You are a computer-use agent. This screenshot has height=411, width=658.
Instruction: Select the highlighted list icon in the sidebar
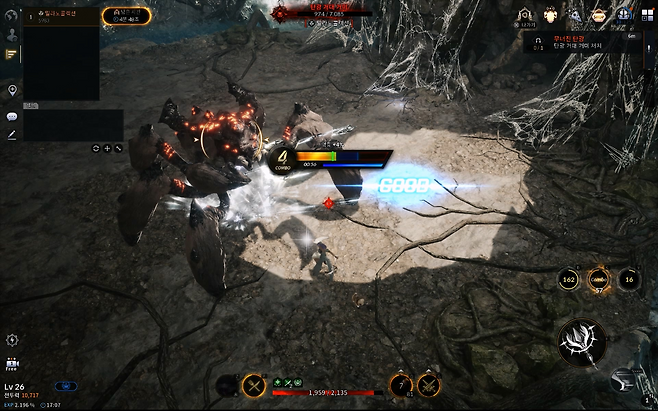click(x=11, y=54)
